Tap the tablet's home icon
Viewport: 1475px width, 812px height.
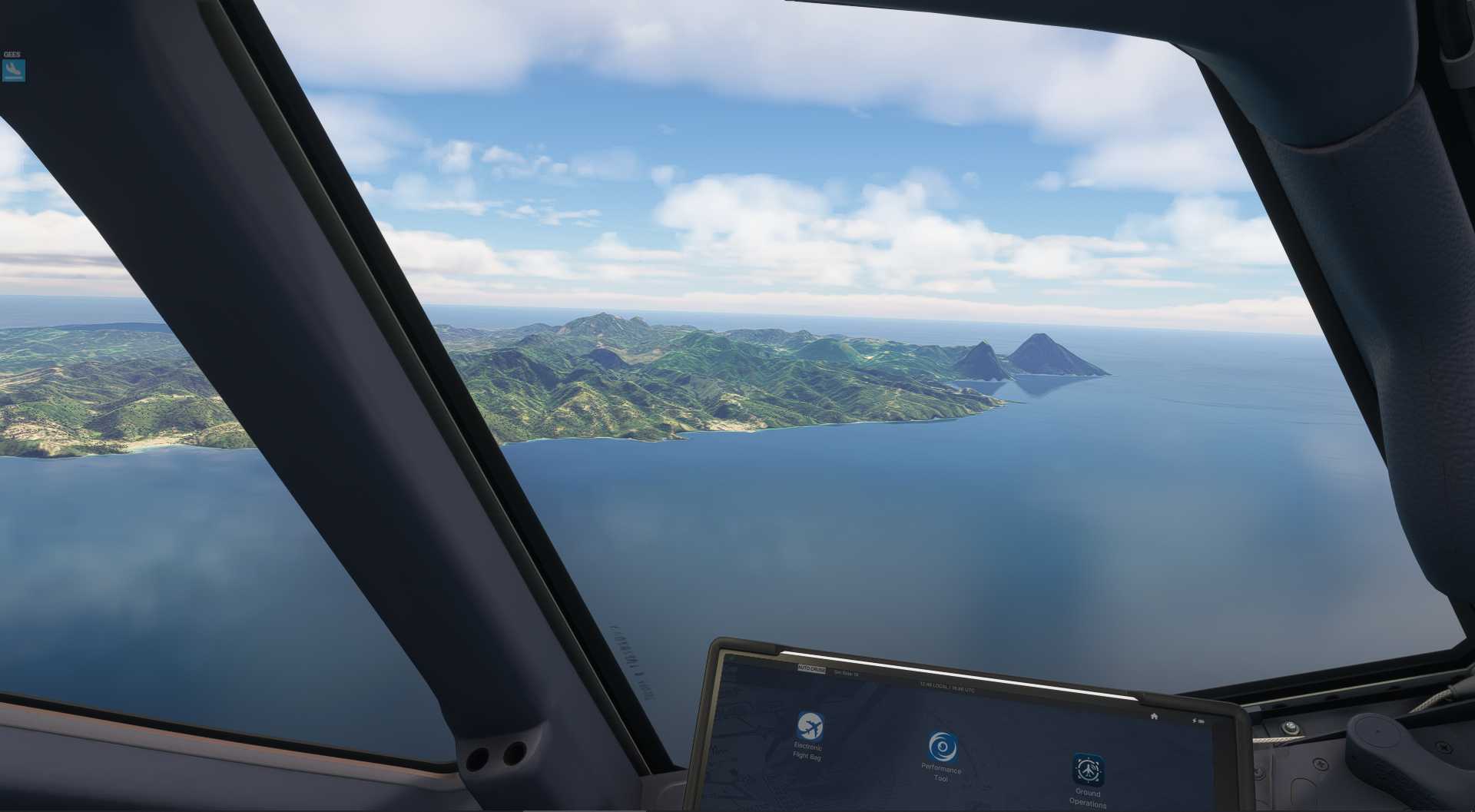pos(1154,716)
